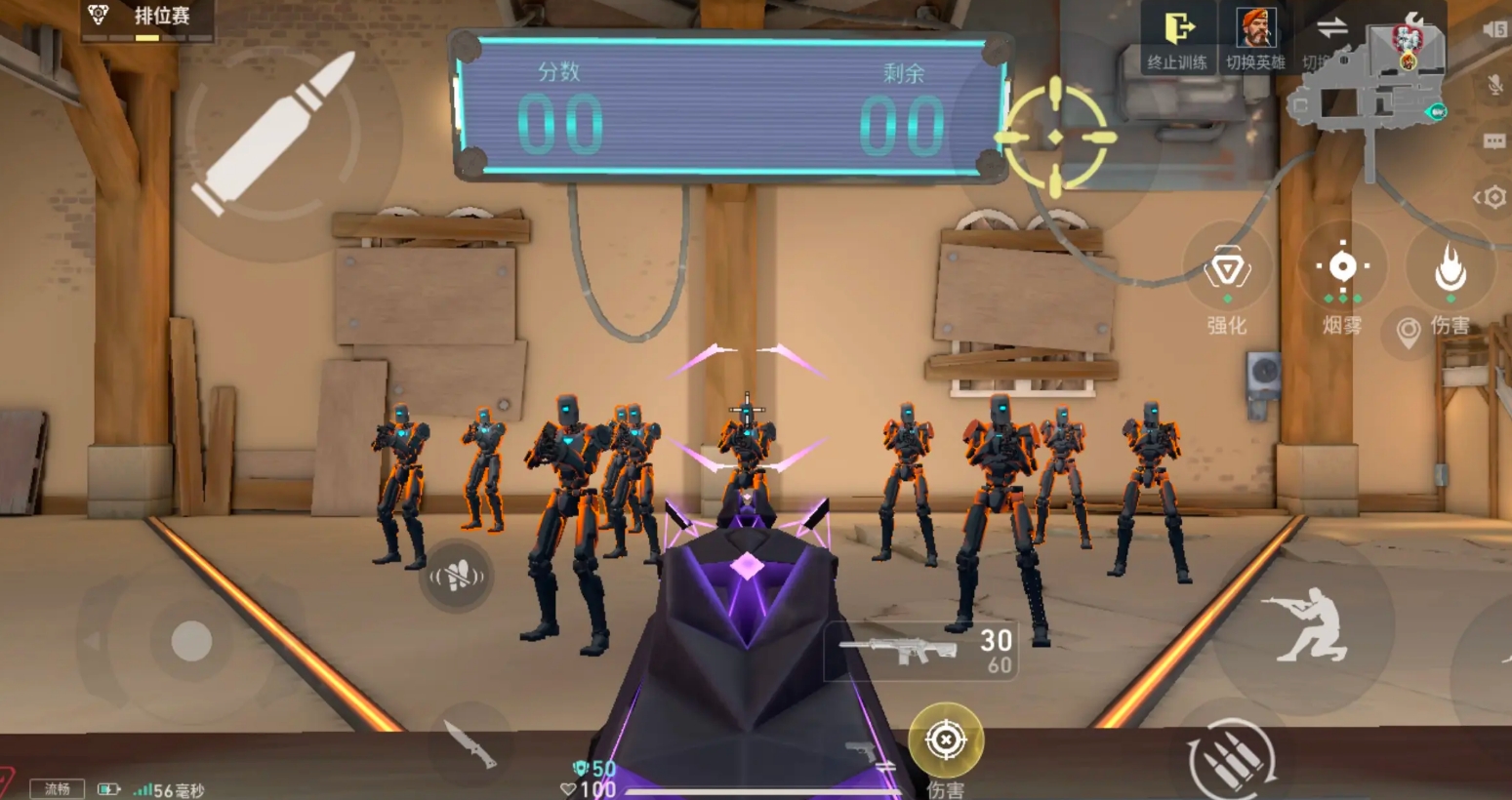The width and height of the screenshot is (1512, 800).
Task: Toggle the silent footsteps walk button
Action: click(x=456, y=577)
